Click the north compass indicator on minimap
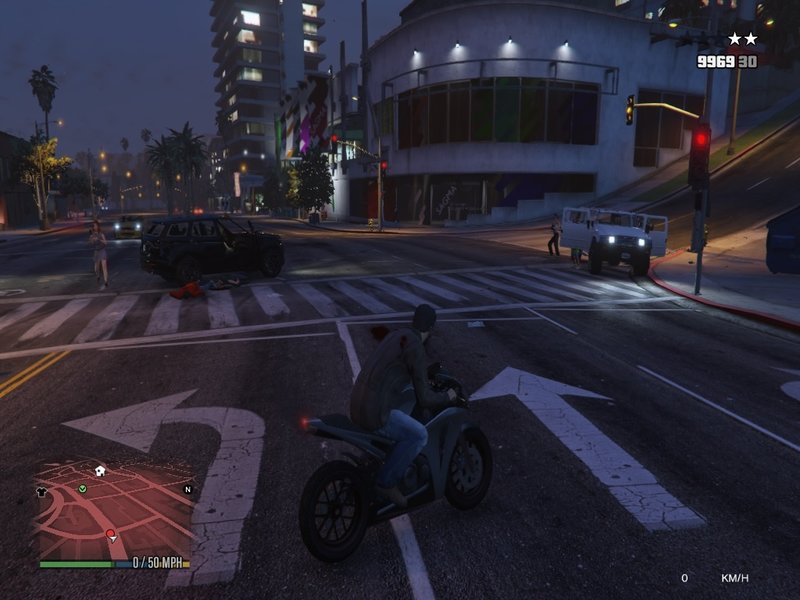Viewport: 800px width, 600px height. click(x=187, y=490)
